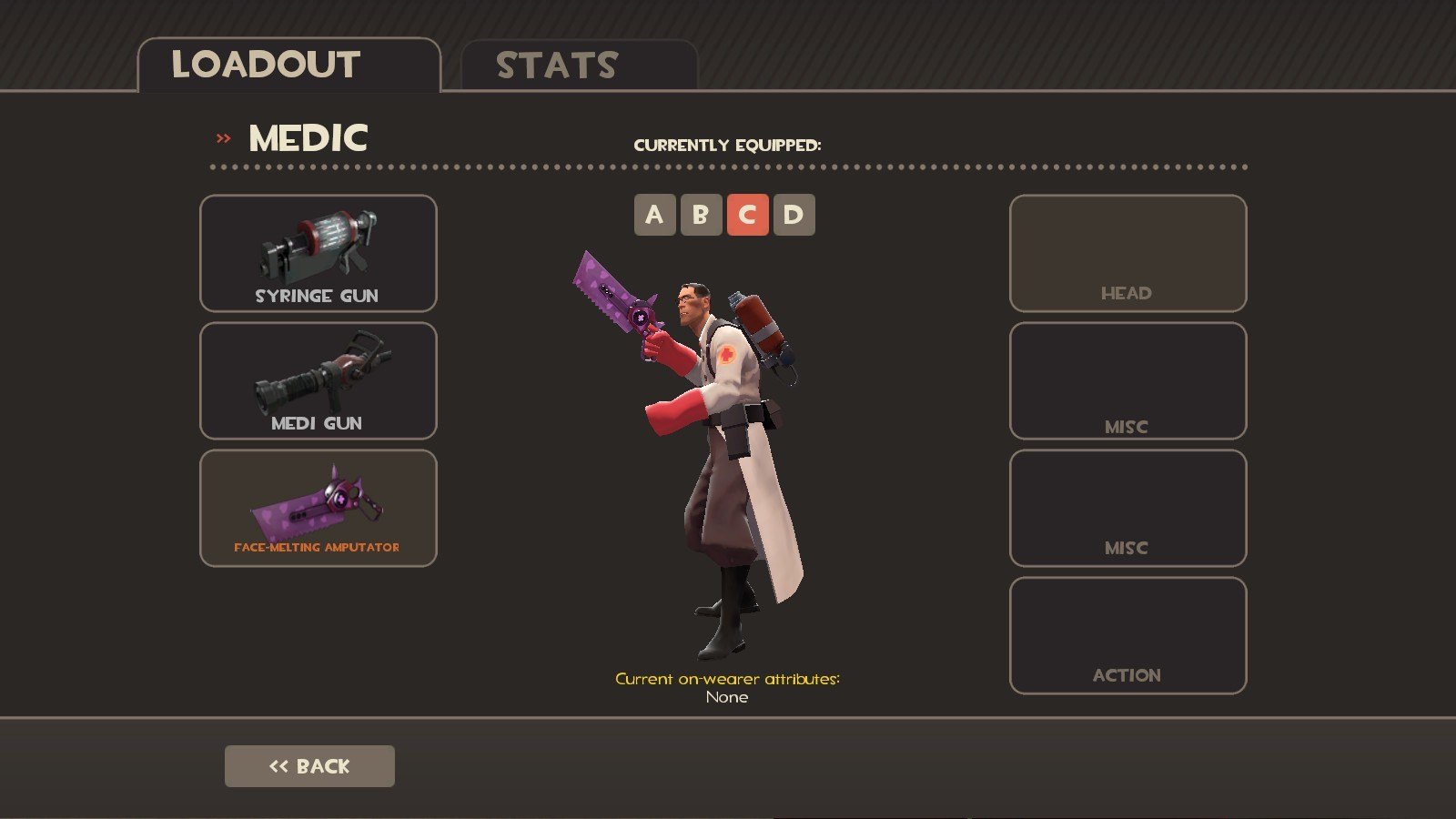The width and height of the screenshot is (1456, 819).
Task: Select the Syringe Gun weapon slot
Action: [x=318, y=253]
